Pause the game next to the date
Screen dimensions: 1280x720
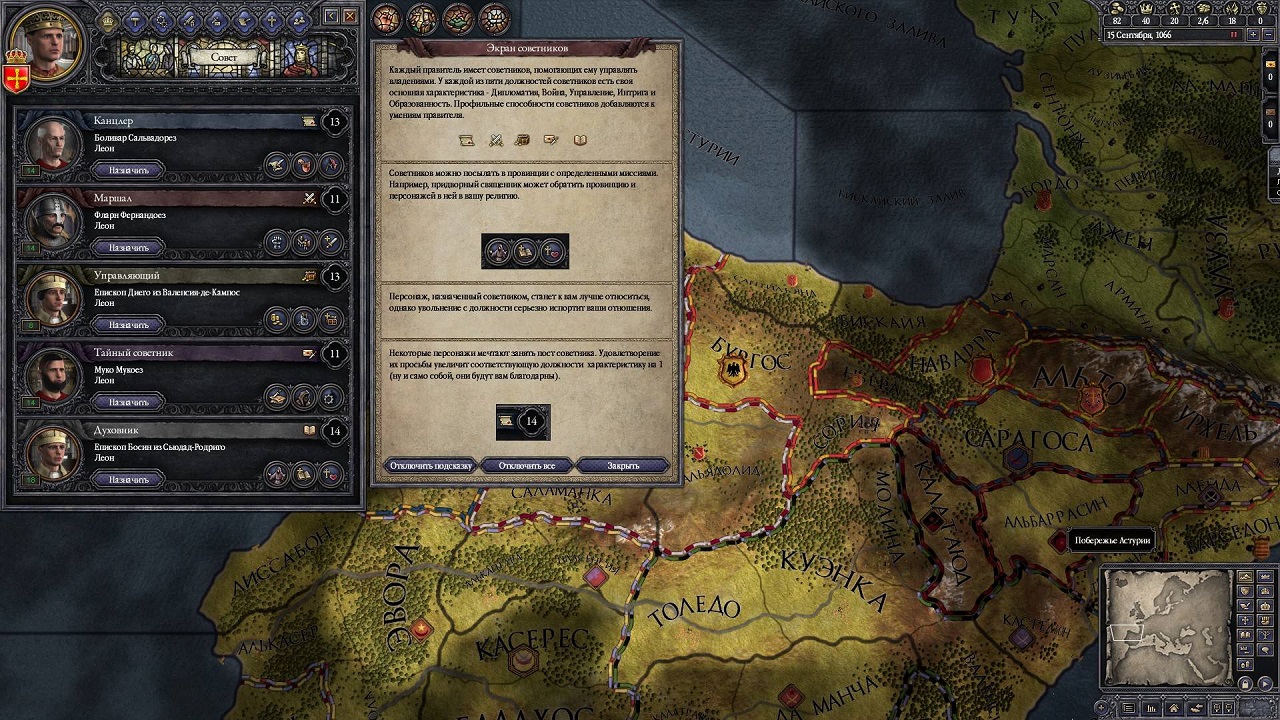(1234, 35)
